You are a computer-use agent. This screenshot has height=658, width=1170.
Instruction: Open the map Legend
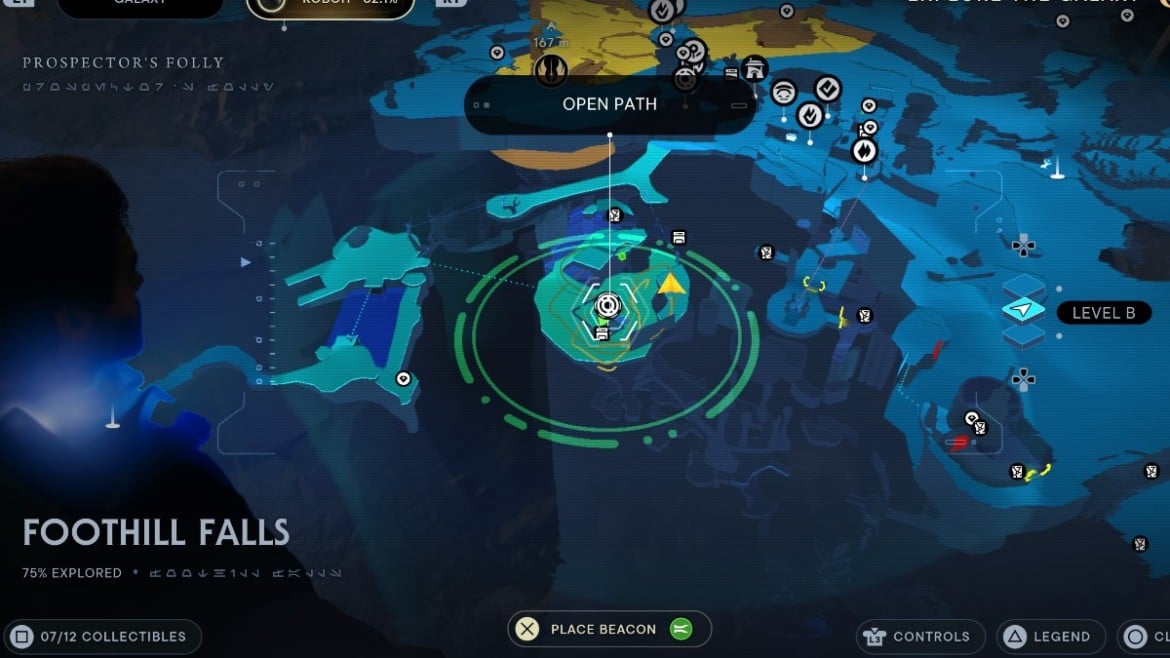coord(1046,636)
